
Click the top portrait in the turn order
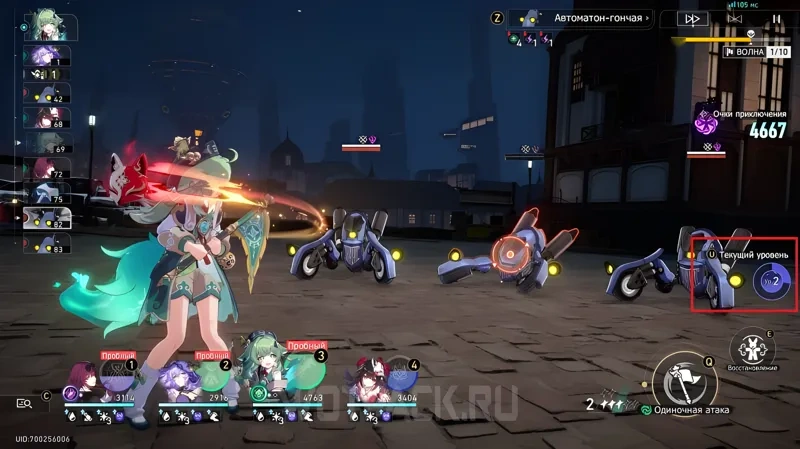pos(46,24)
